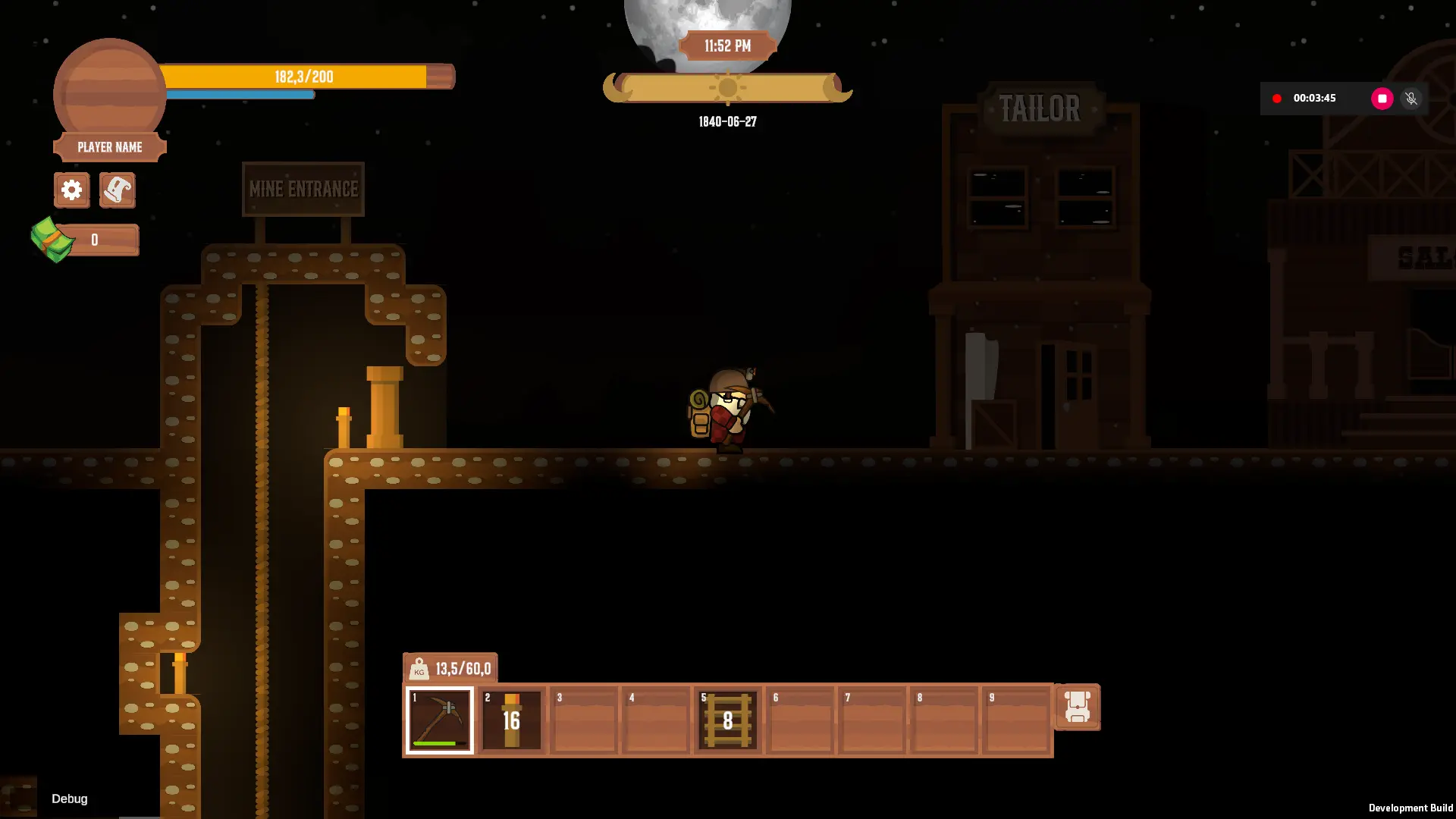Open the backpack inventory button
1456x819 pixels.
(x=1077, y=707)
